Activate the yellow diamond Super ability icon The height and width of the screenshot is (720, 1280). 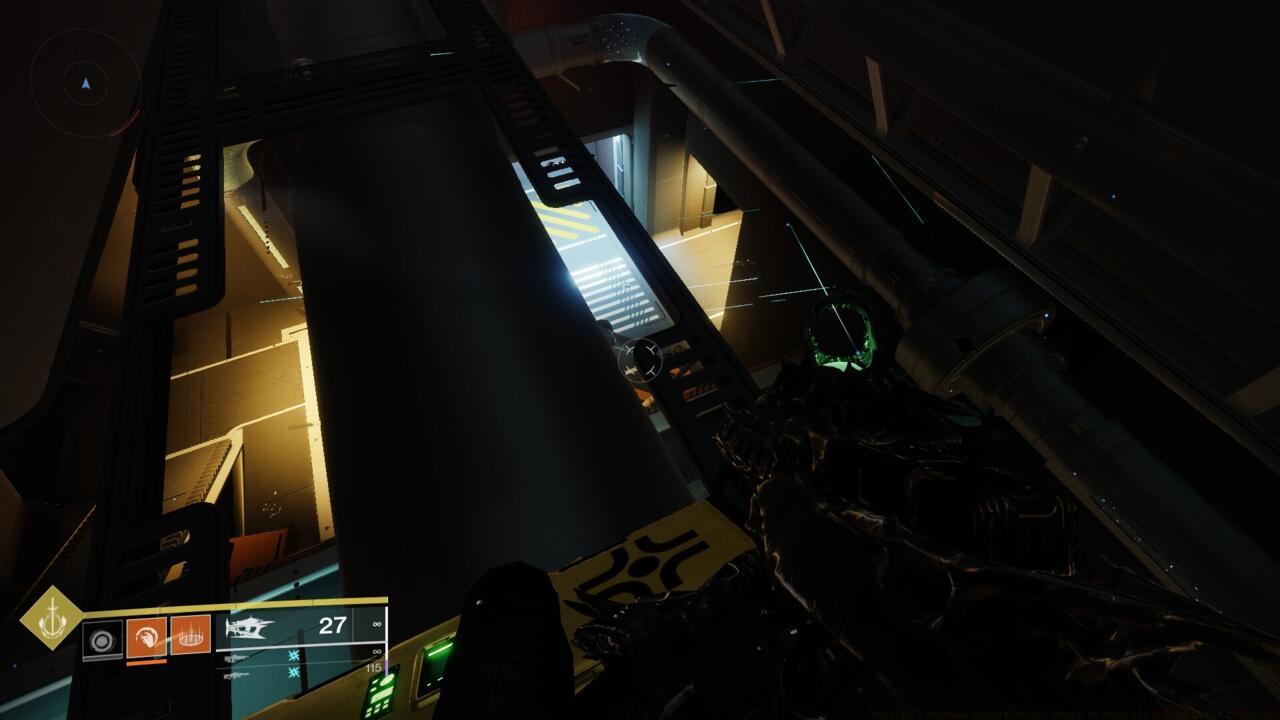pyautogui.click(x=51, y=618)
